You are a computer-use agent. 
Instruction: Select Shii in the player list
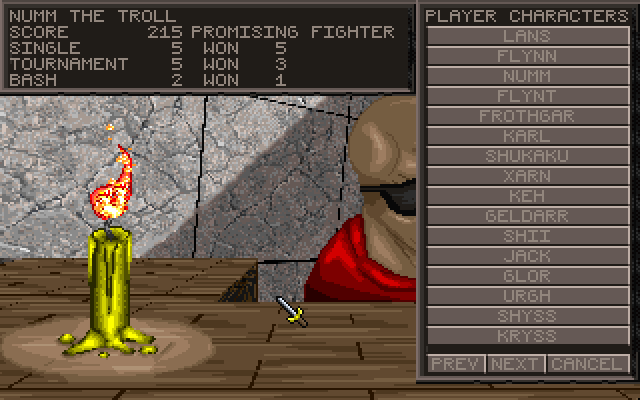pos(527,236)
